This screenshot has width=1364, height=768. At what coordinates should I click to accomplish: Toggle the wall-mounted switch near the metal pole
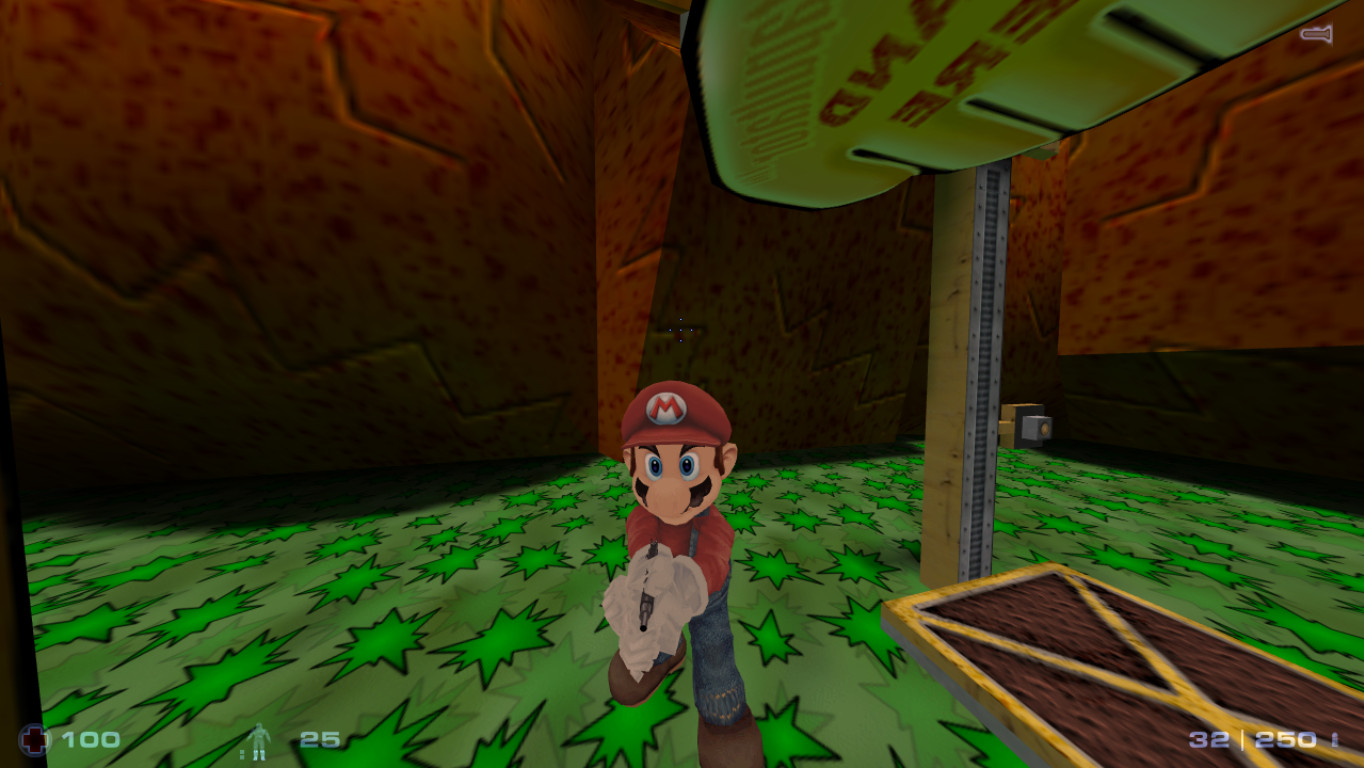(1034, 425)
